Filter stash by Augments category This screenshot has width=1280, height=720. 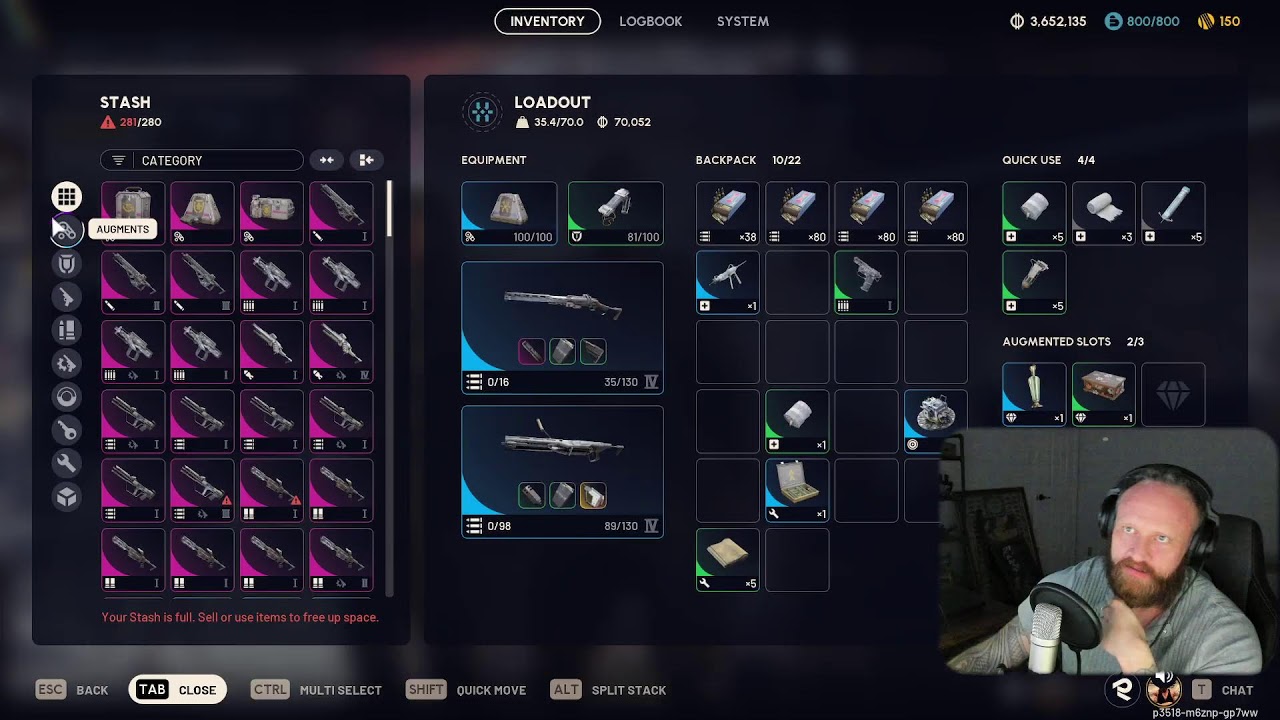click(66, 230)
